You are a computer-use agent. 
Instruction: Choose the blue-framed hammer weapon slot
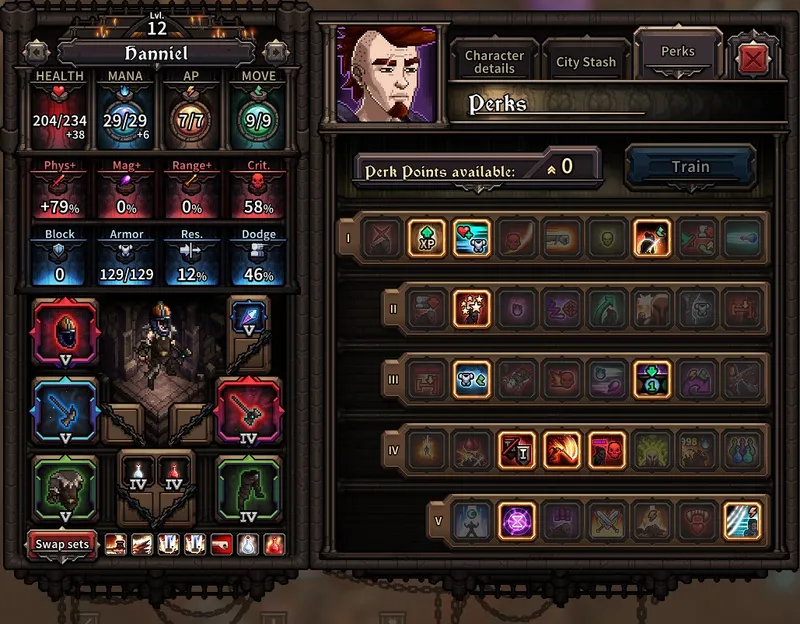[x=66, y=412]
